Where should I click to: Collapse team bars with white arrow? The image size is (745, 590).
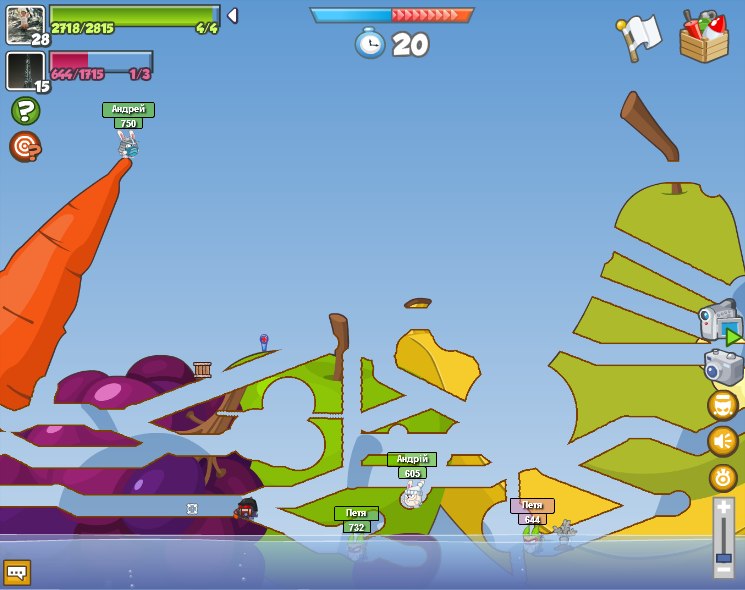pos(232,15)
